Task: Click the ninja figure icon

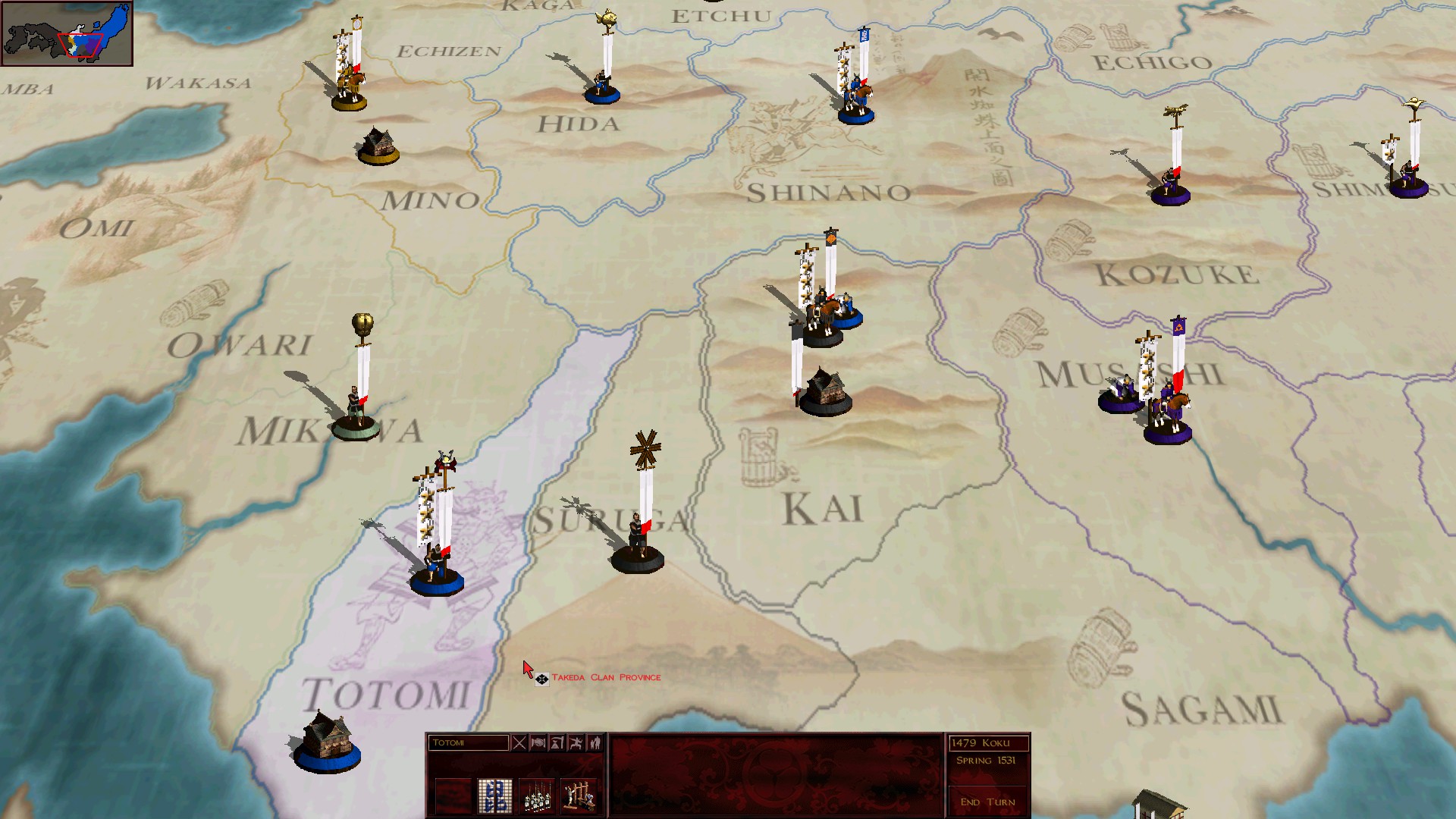Action: pos(576,743)
